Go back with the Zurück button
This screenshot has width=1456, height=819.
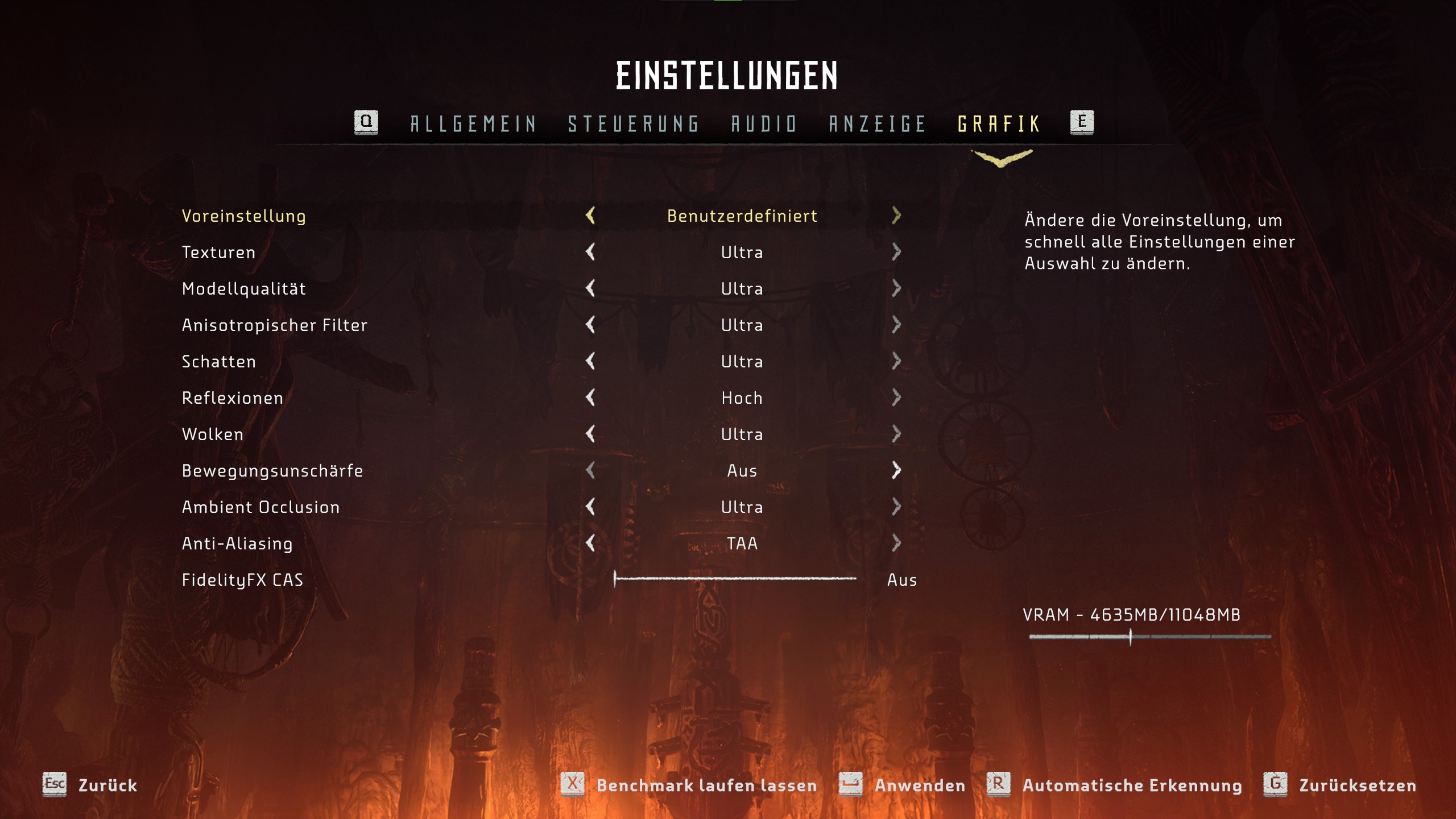[91, 785]
